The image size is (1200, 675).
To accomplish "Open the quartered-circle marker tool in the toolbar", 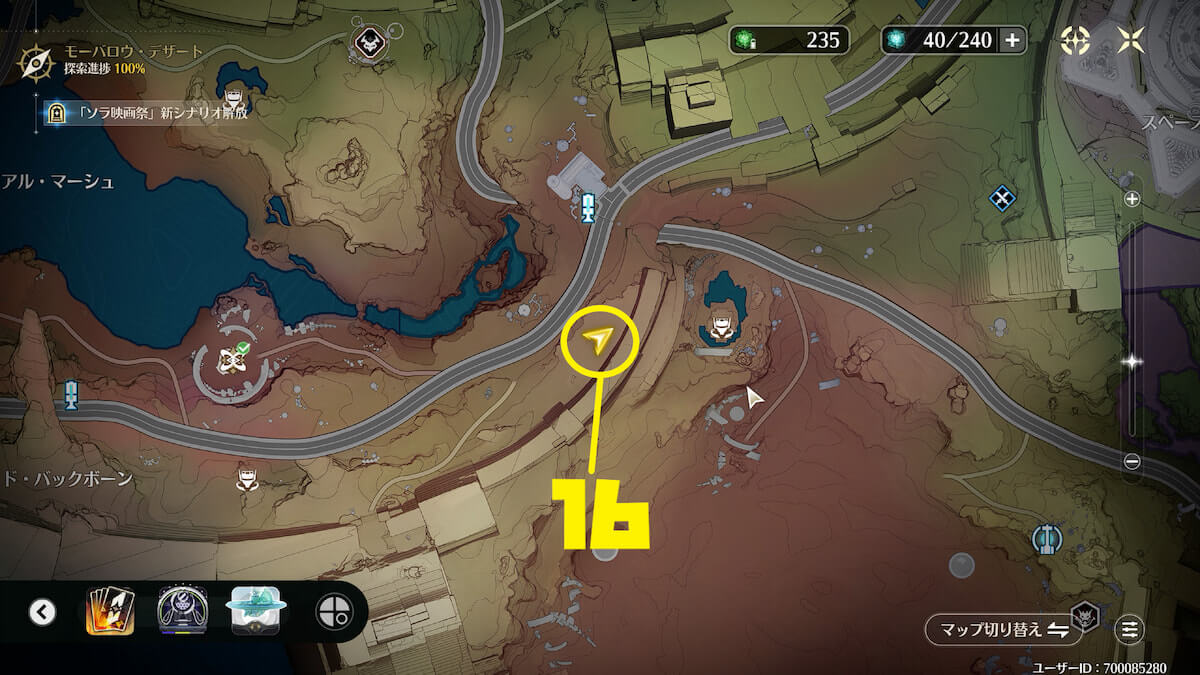I will click(x=333, y=612).
